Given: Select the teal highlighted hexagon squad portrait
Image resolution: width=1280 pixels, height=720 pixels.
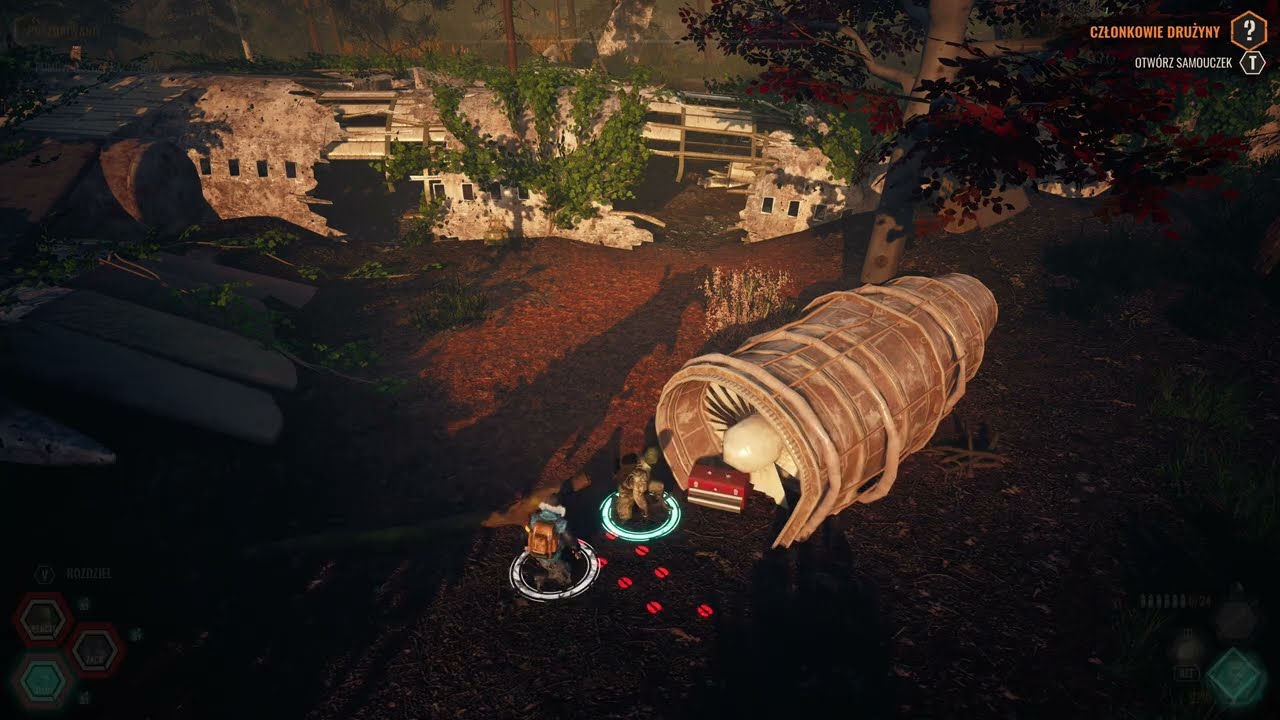Looking at the screenshot, I should coord(43,681).
